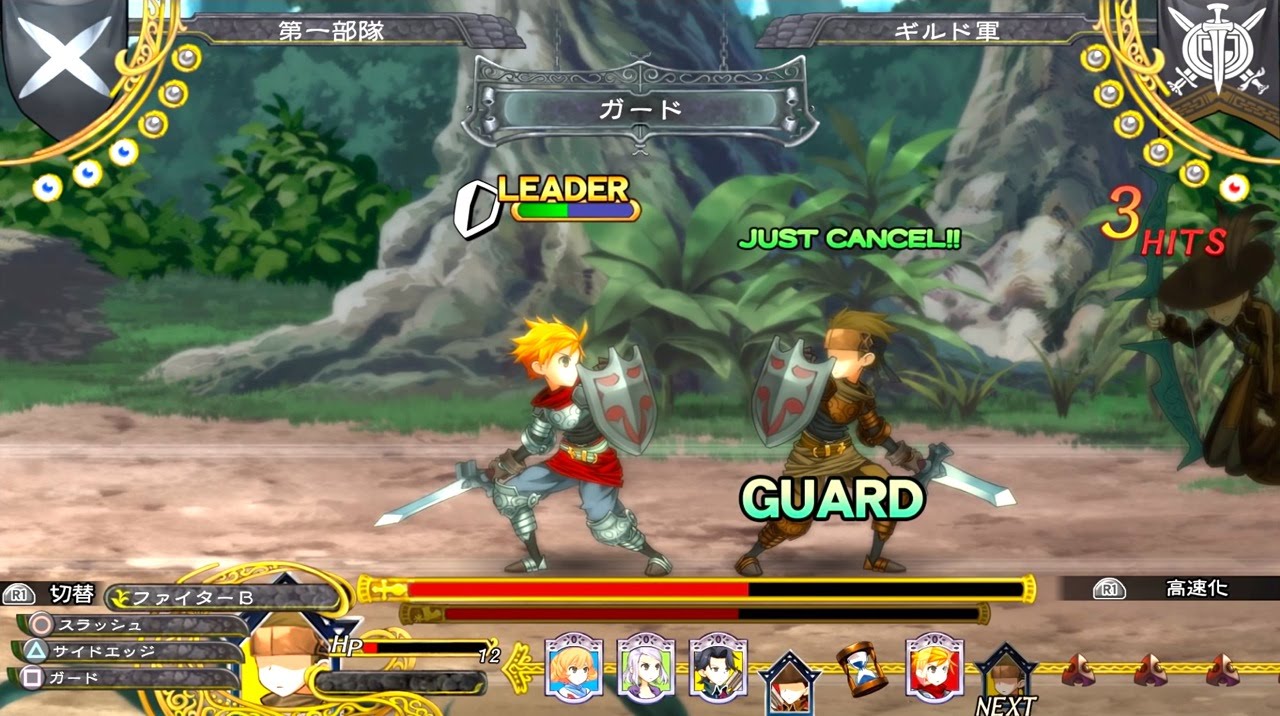Select the orange-haired girl turn portrait
Screen dimensions: 1280x716
(574, 666)
